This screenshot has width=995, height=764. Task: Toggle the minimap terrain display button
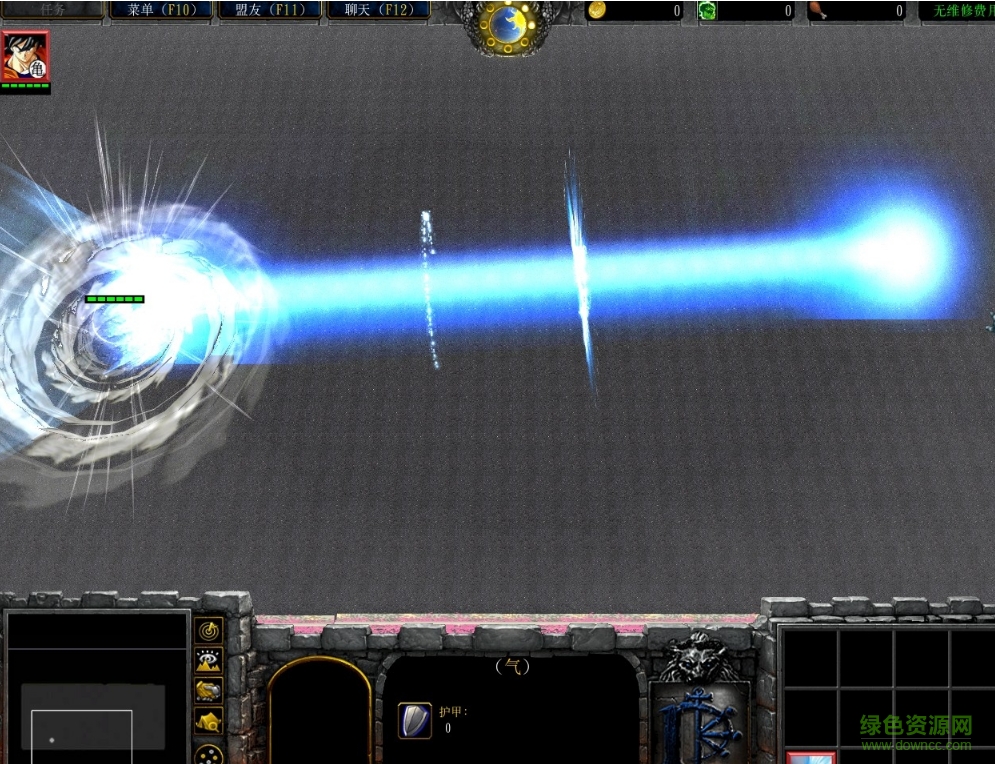[x=209, y=661]
